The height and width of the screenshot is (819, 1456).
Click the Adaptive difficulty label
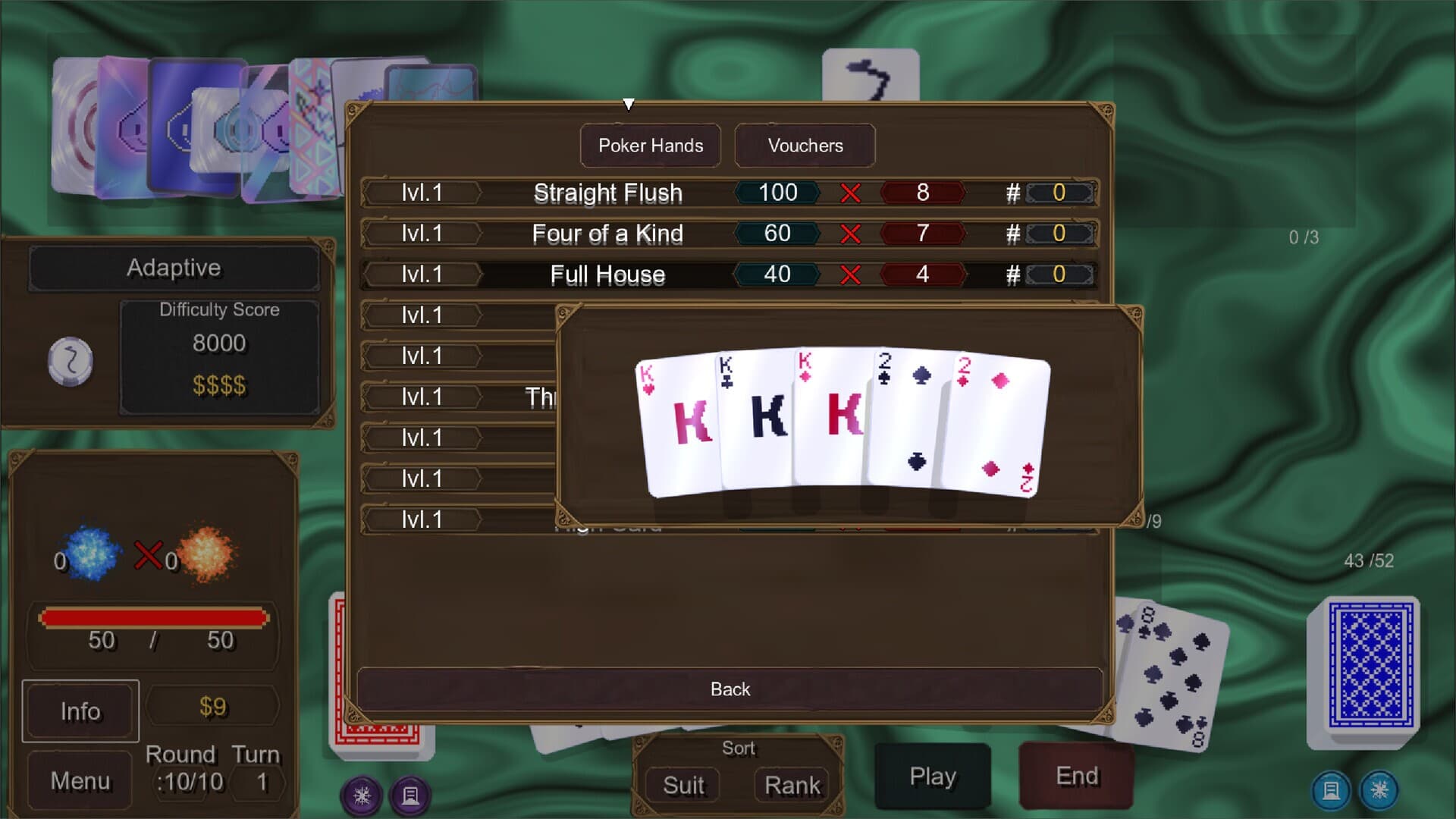tap(174, 268)
